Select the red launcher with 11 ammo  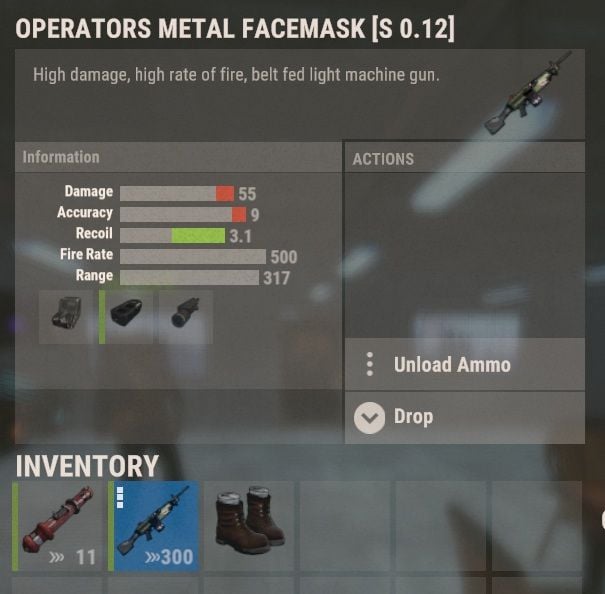coord(58,526)
